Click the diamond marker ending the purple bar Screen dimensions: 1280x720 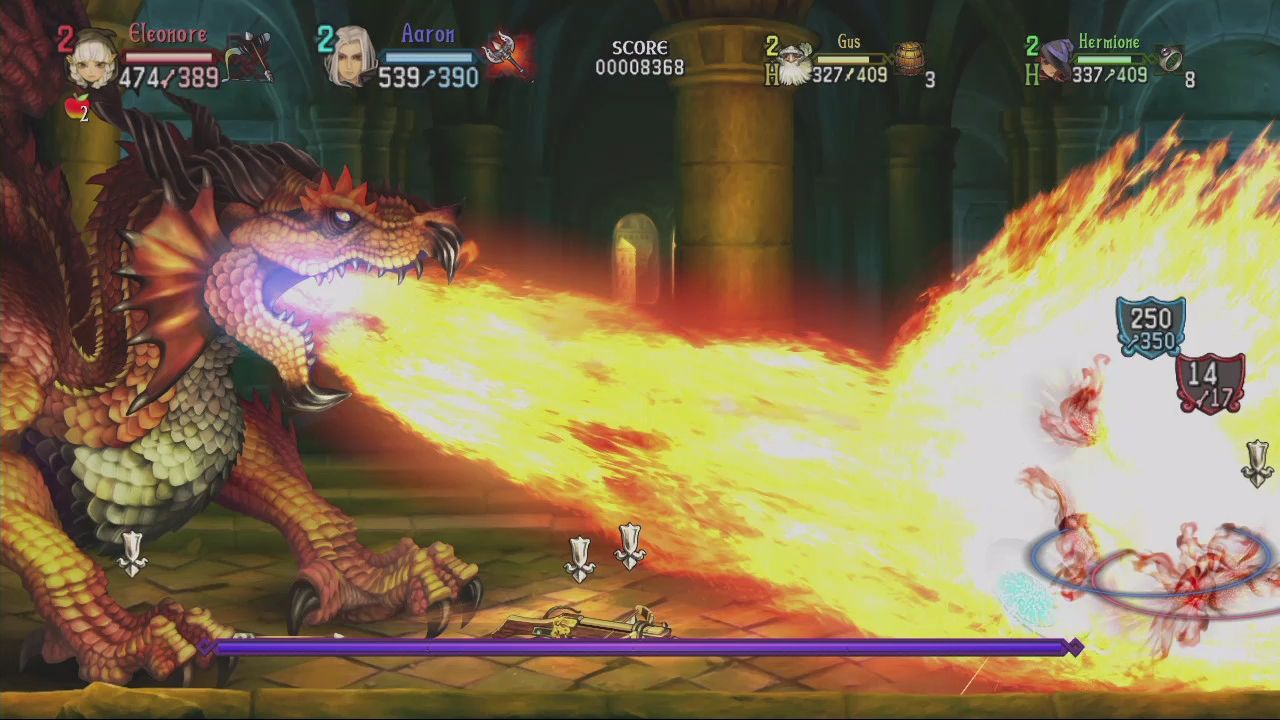(x=1075, y=647)
